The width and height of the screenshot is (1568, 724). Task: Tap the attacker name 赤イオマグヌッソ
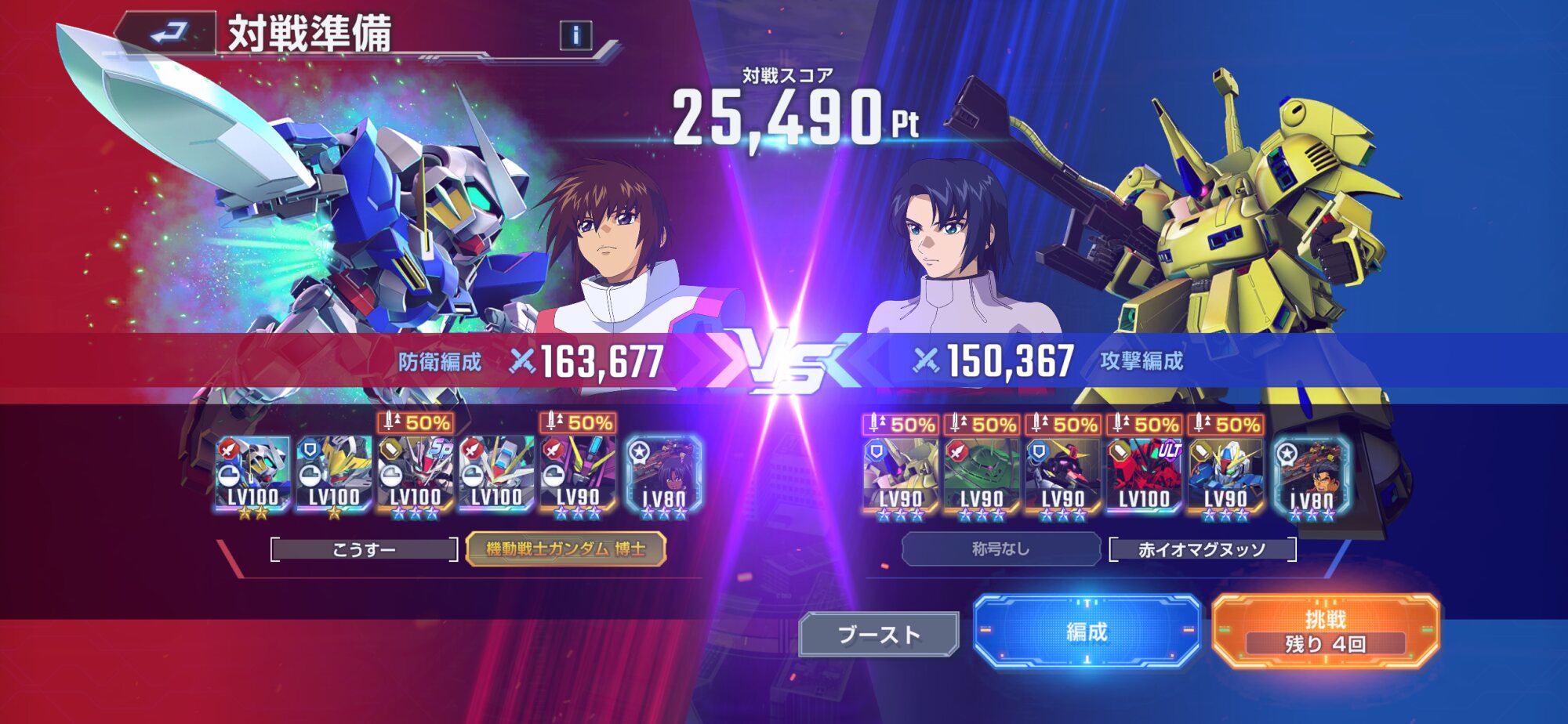(x=1202, y=550)
